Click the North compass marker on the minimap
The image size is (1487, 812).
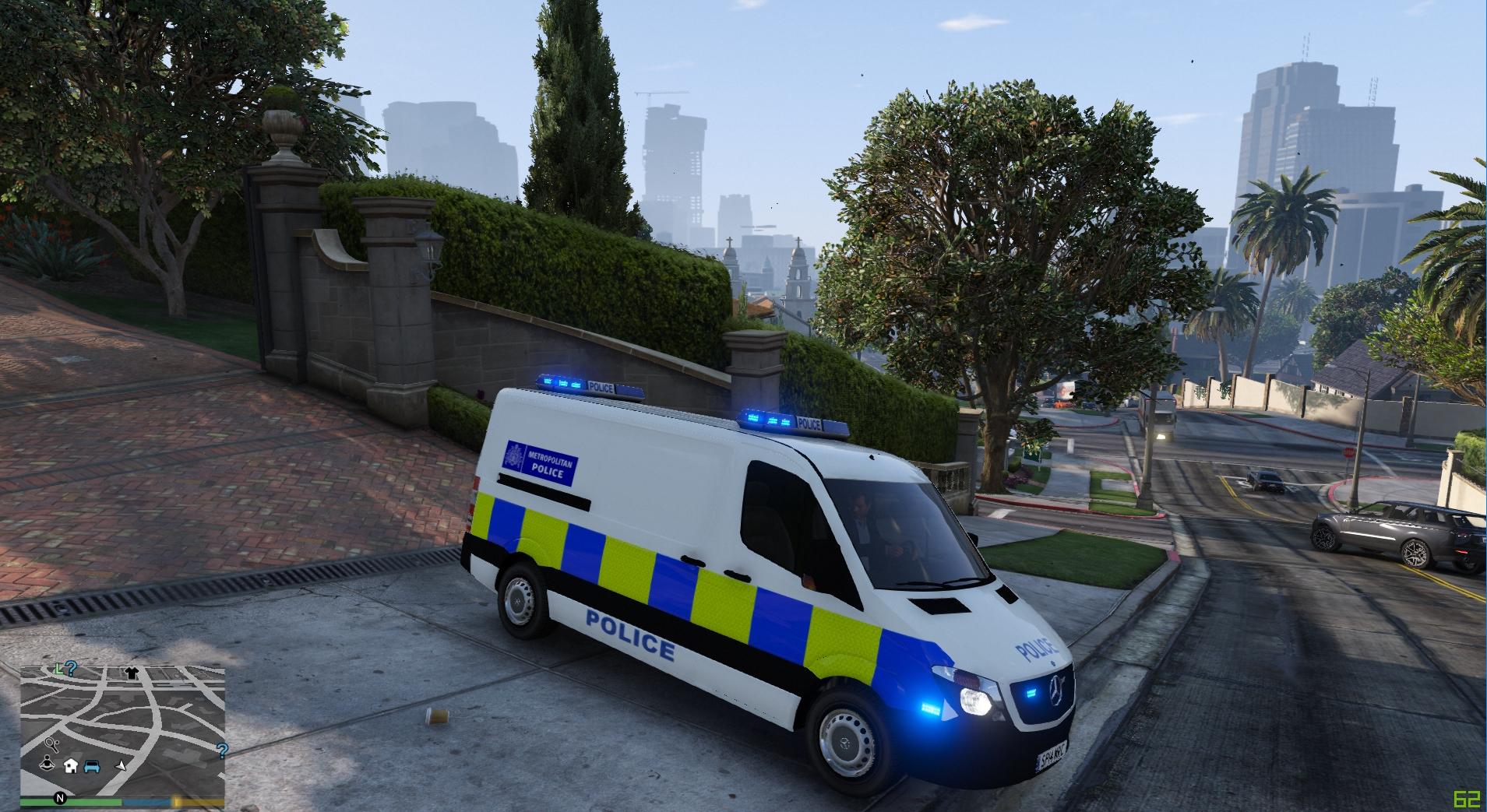59,797
